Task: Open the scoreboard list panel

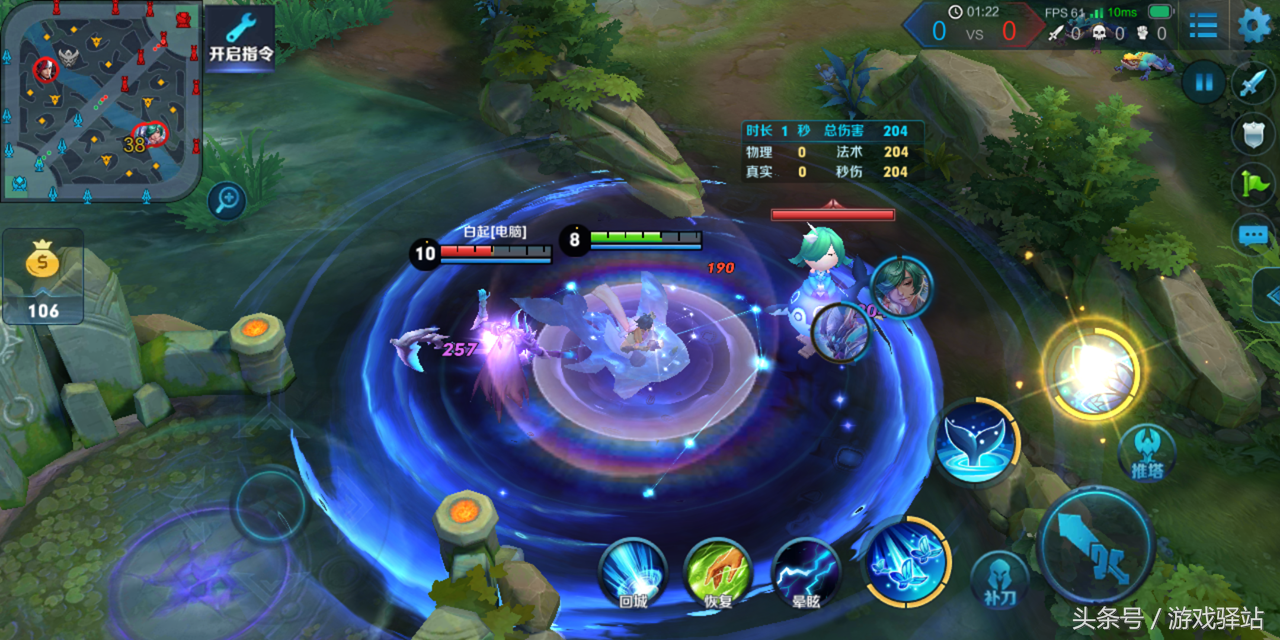Action: (1203, 25)
